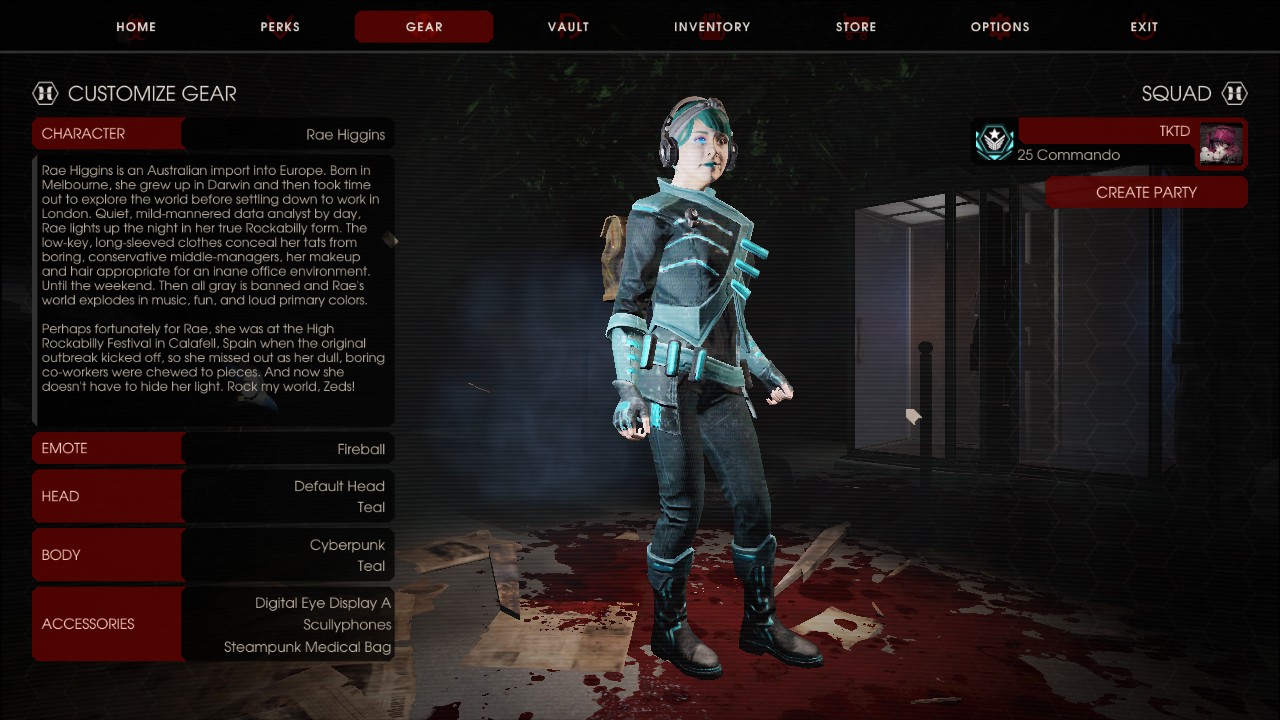Visit the Store tab
The image size is (1280, 720).
tap(856, 27)
